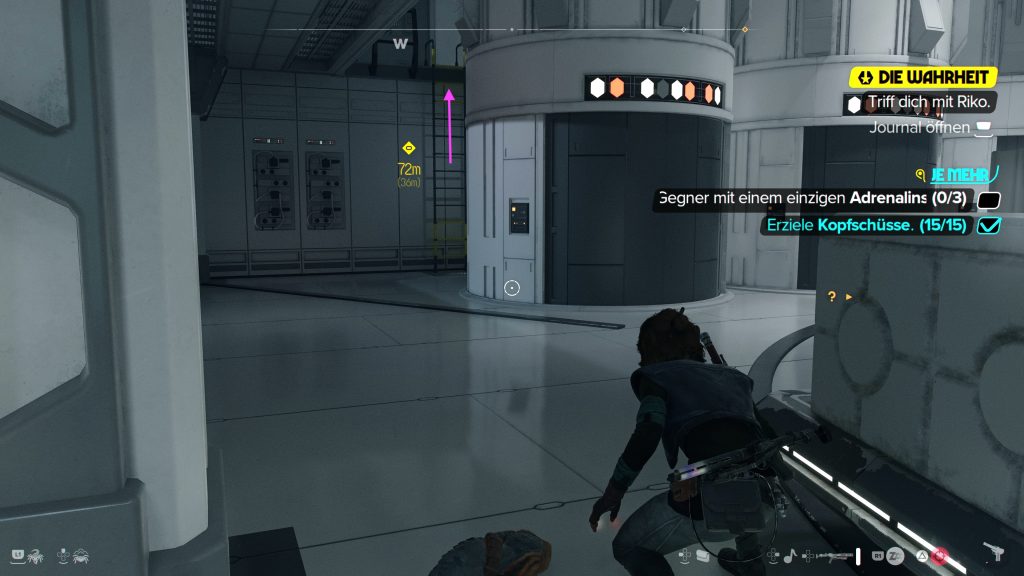Click the yellow 72m quest waypoint marker
Screen dimensions: 1024x576
408,149
